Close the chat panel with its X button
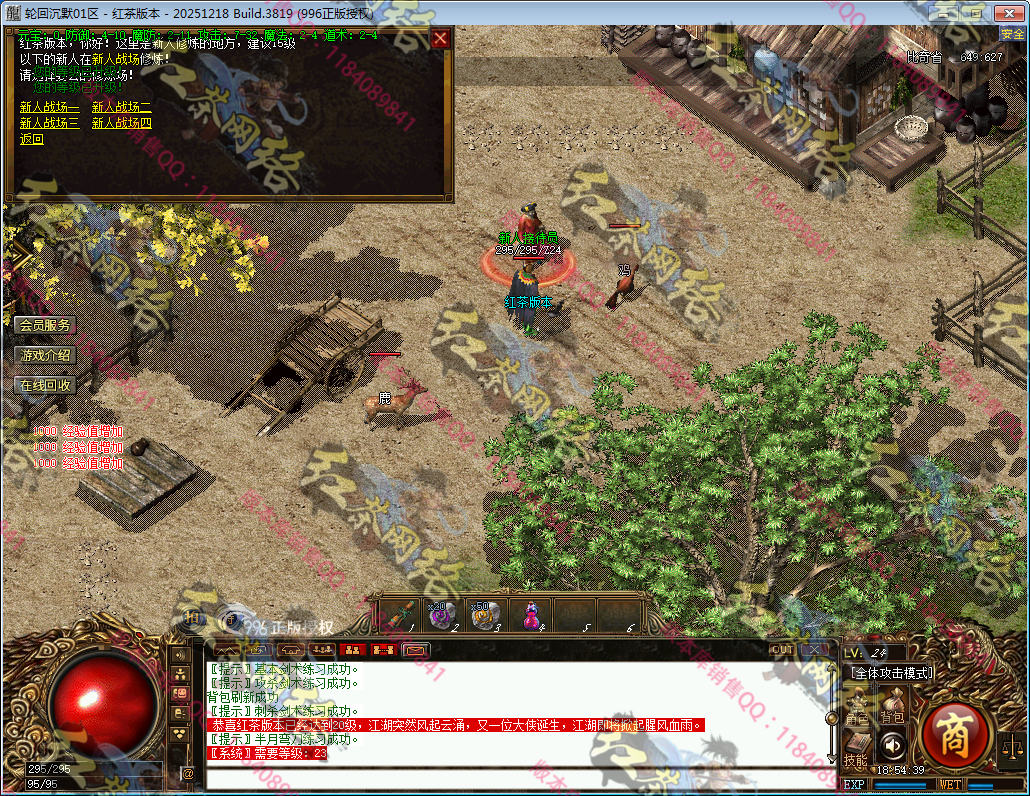1030x796 pixels. (x=815, y=650)
